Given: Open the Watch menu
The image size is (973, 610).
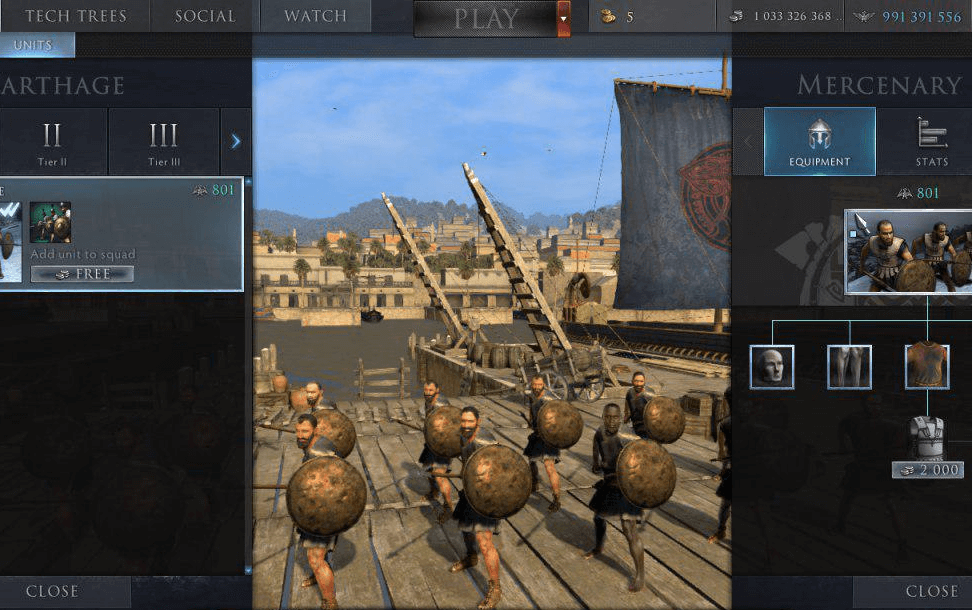Looking at the screenshot, I should 315,16.
